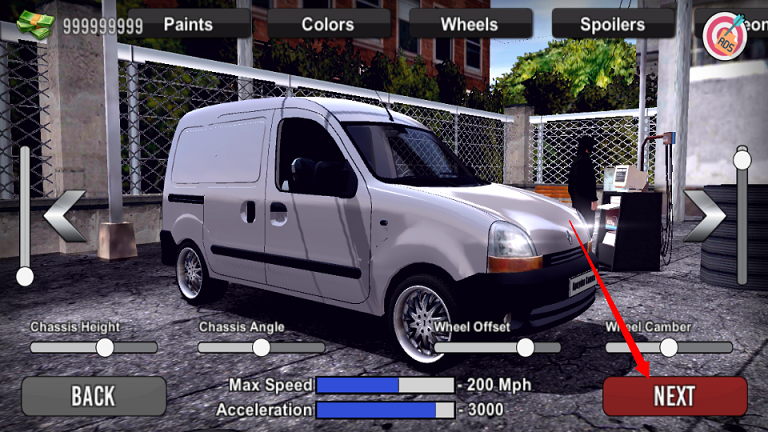Switch to the Colors tab
The width and height of the screenshot is (768, 432).
tap(328, 23)
